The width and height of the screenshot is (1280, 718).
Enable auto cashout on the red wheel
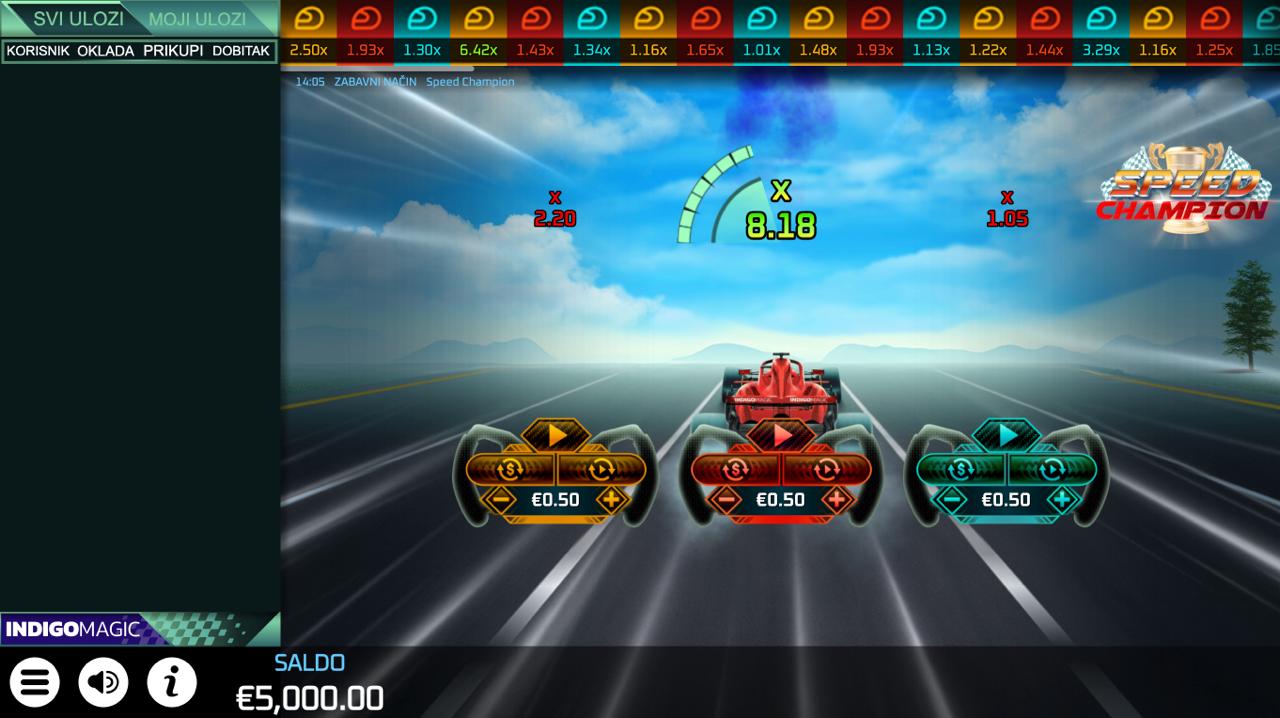735,468
